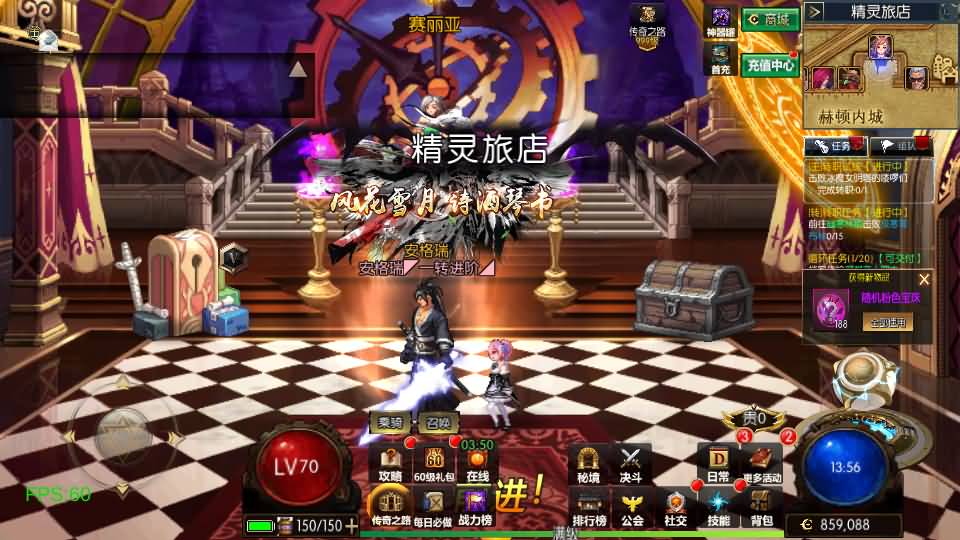Open the 充值中心 recharge center

coord(769,65)
